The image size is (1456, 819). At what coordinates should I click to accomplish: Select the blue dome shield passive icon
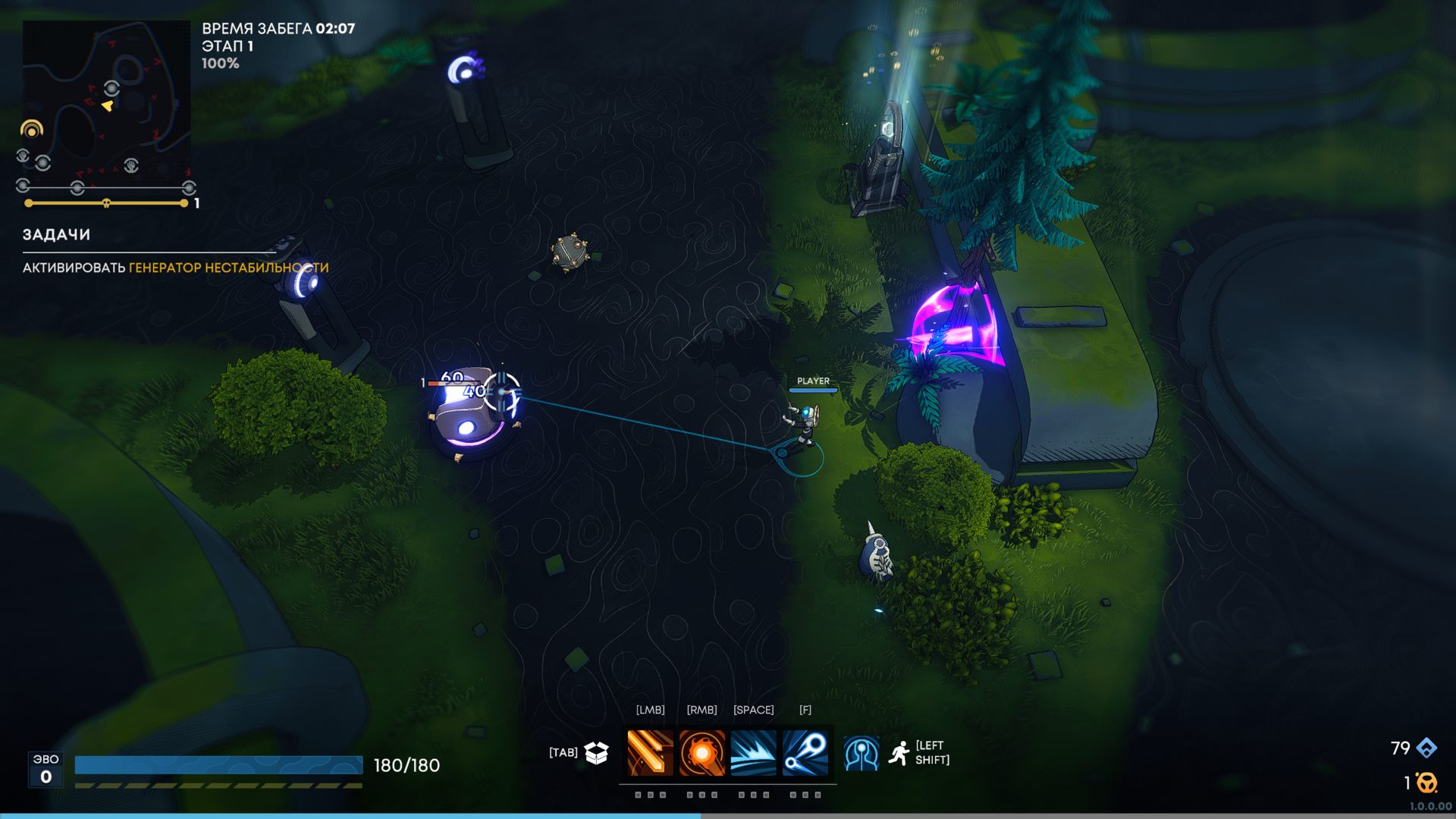point(861,754)
